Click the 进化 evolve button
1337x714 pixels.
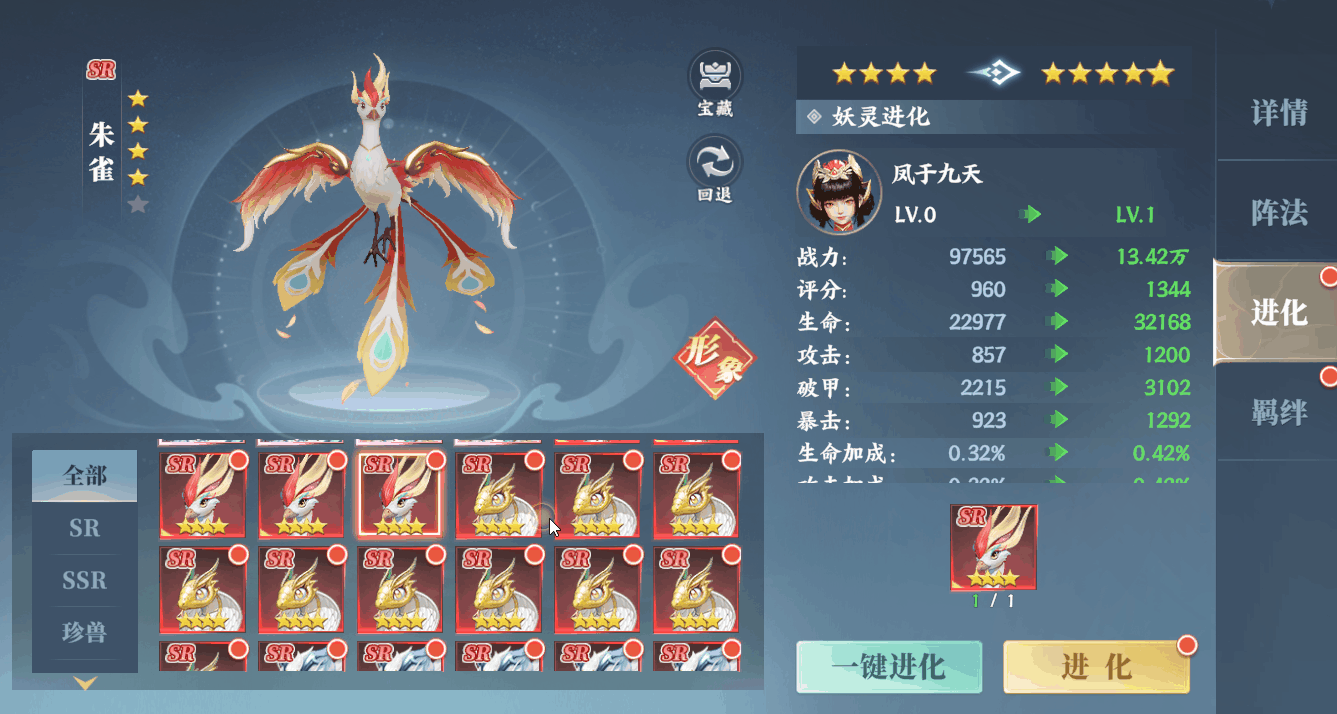click(1096, 667)
